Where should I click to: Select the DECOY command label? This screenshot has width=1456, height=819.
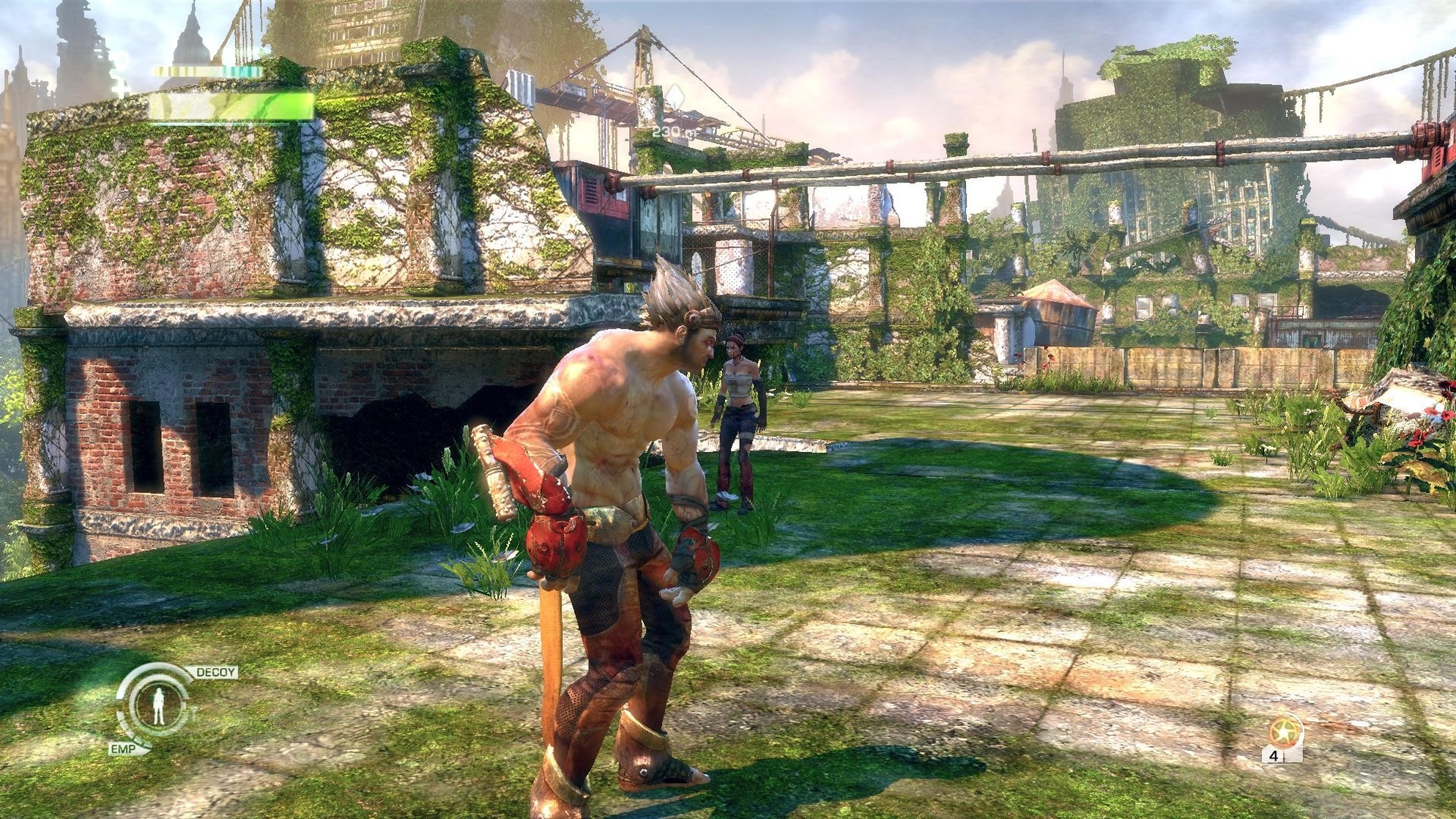(x=216, y=672)
